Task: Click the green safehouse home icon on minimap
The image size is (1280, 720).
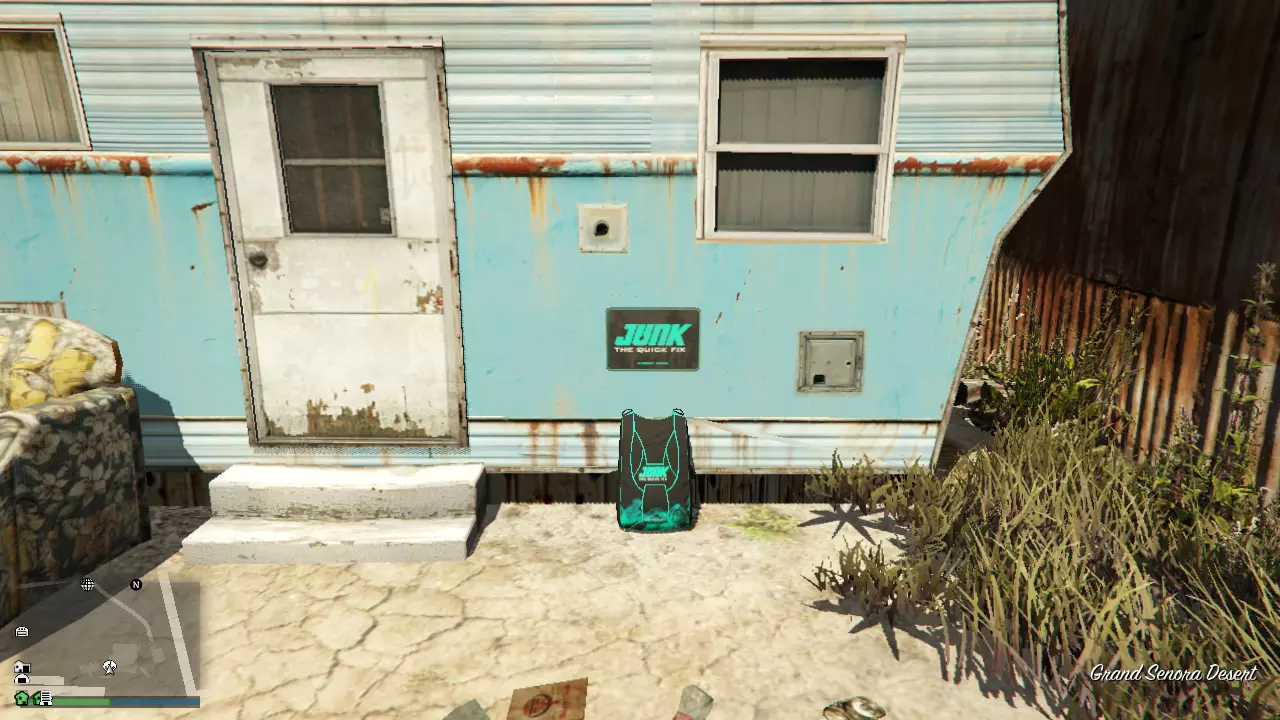Action: pos(21,700)
